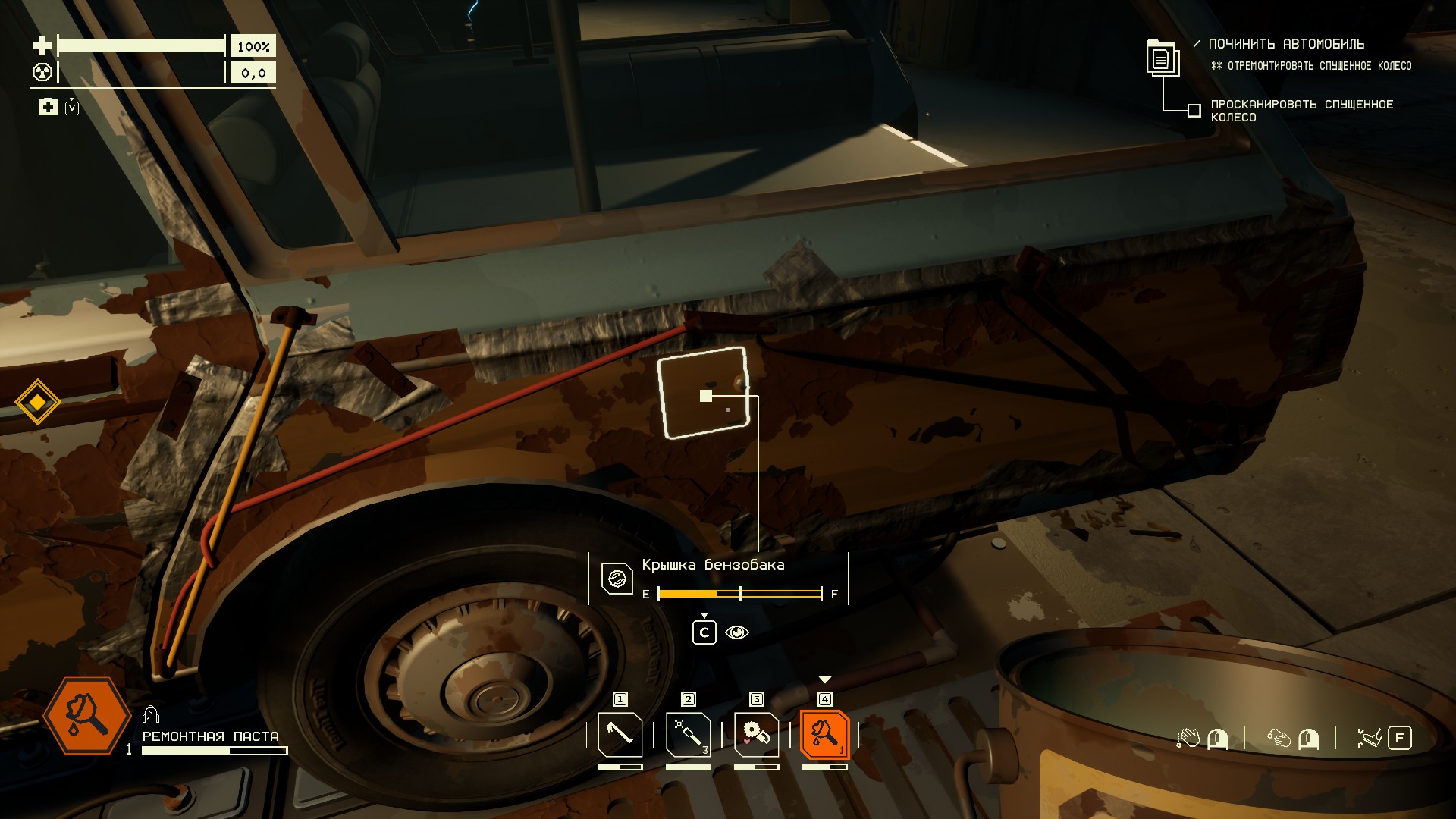This screenshot has width=1456, height=819.
Task: Select the crowbar in hotbar slot 1
Action: [620, 735]
